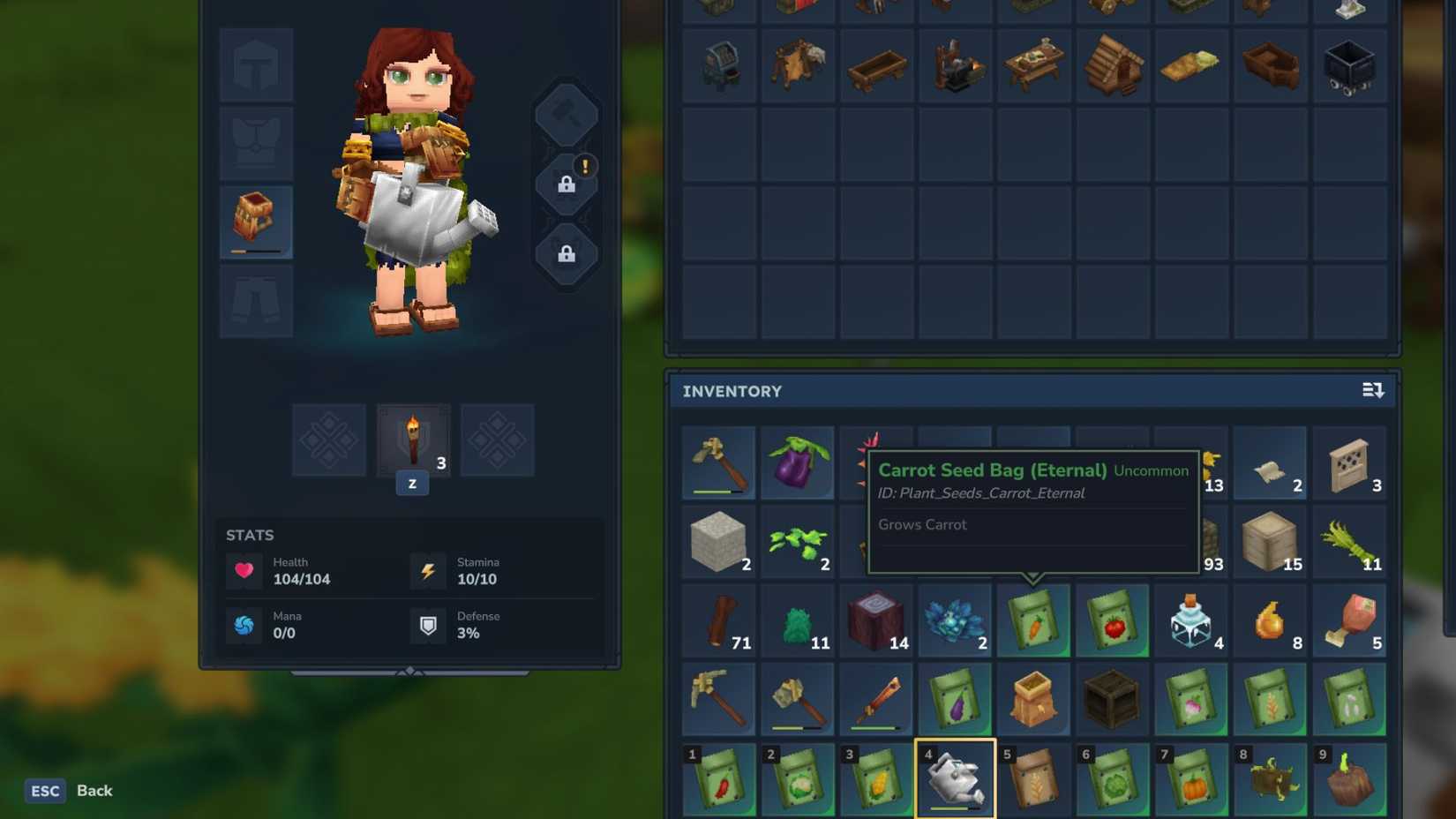
Task: Select the eggplant in the inventory
Action: (x=797, y=462)
